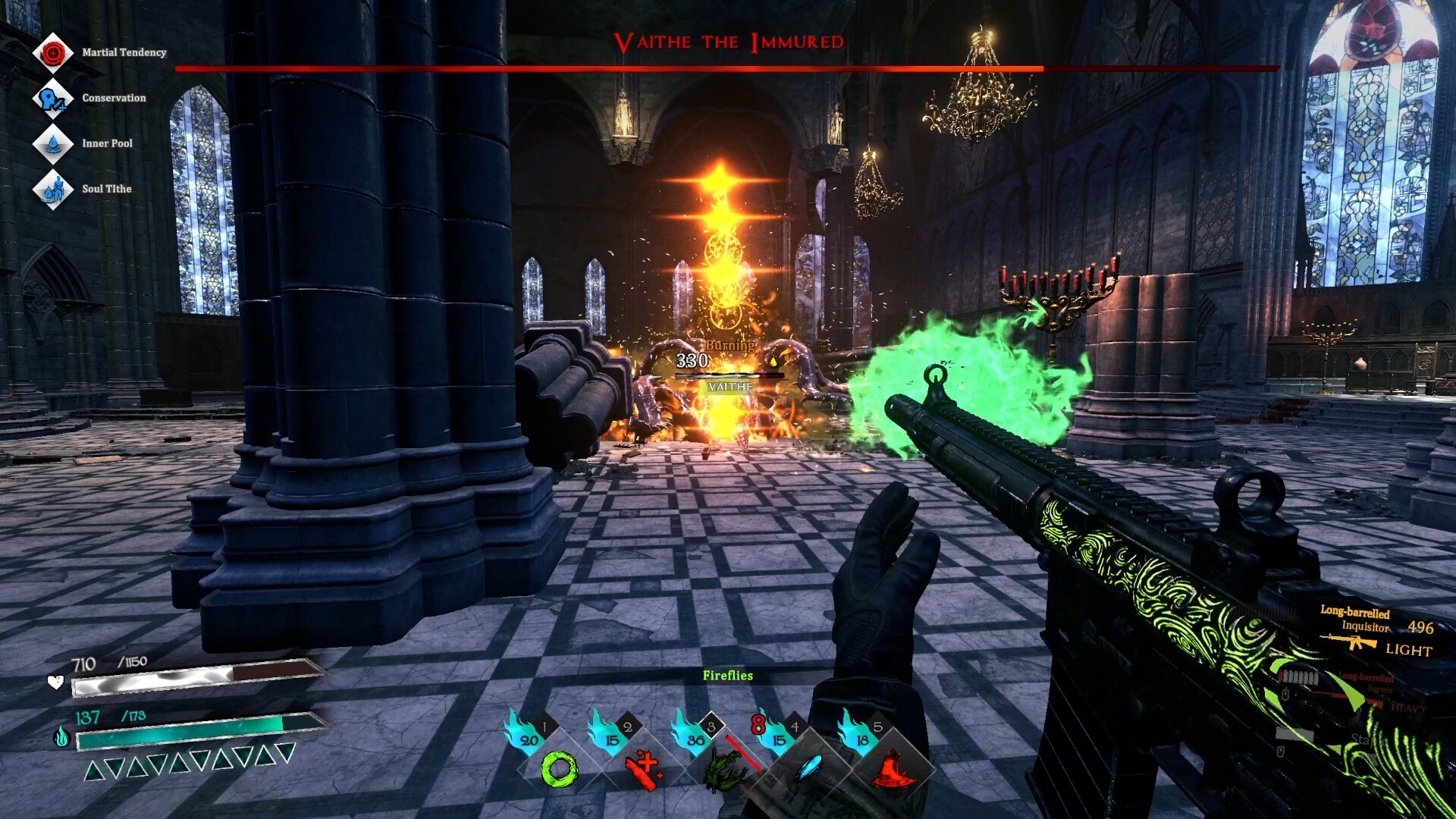Choose the green Fireflies spell in slot 3

tap(726, 769)
